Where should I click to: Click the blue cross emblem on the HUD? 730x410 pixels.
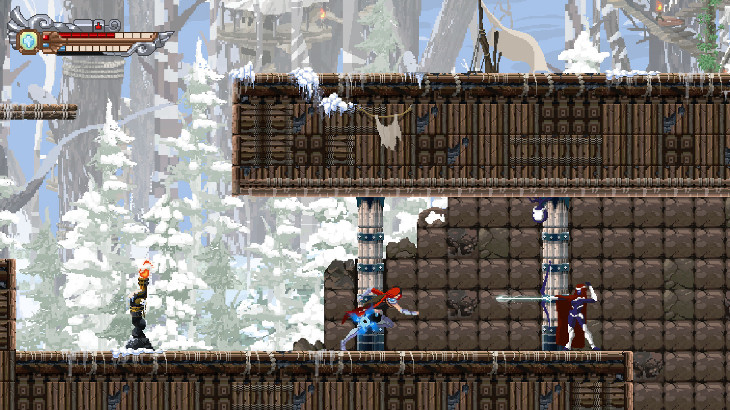point(29,40)
